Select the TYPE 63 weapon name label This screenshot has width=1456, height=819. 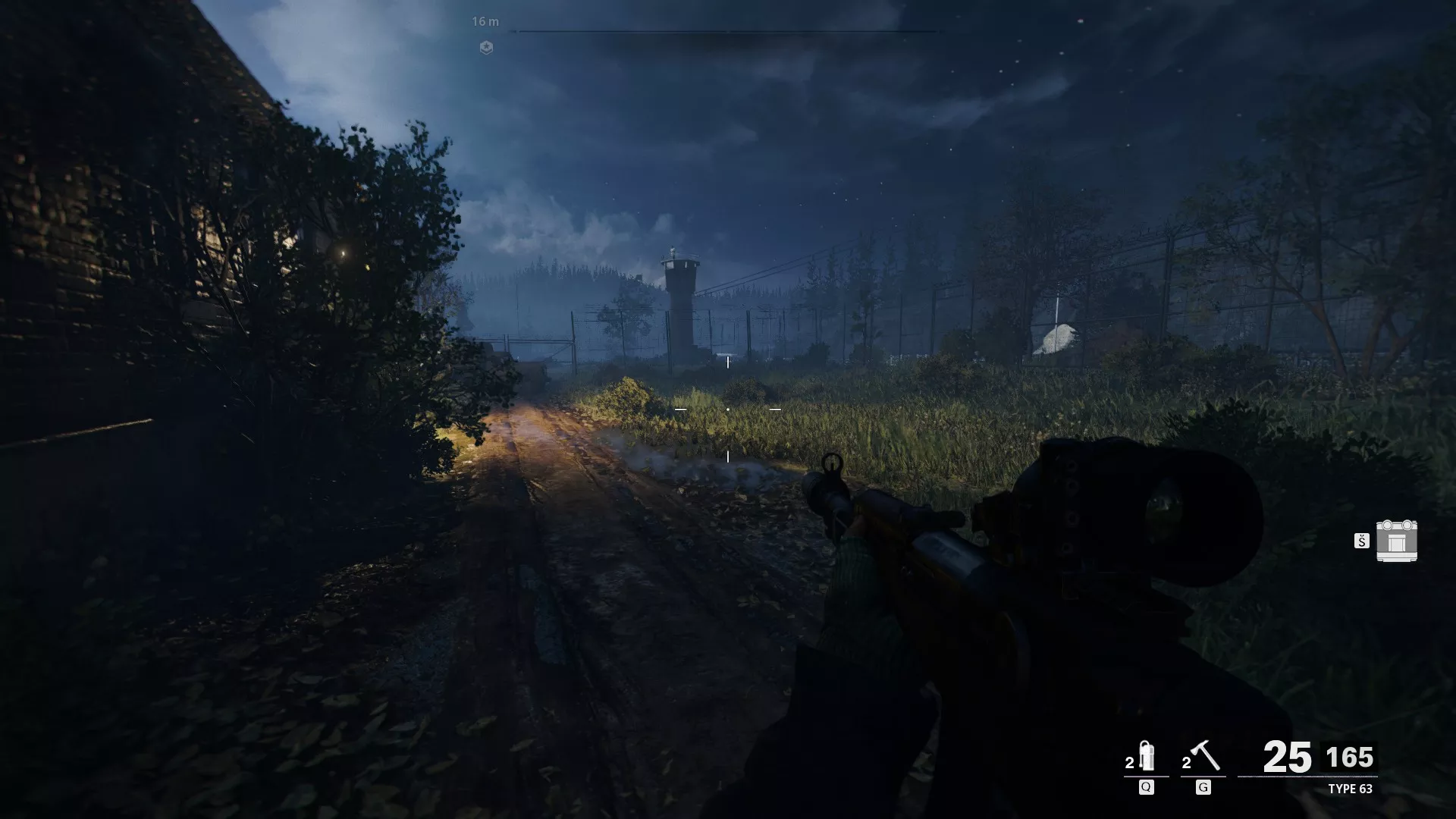click(1351, 789)
